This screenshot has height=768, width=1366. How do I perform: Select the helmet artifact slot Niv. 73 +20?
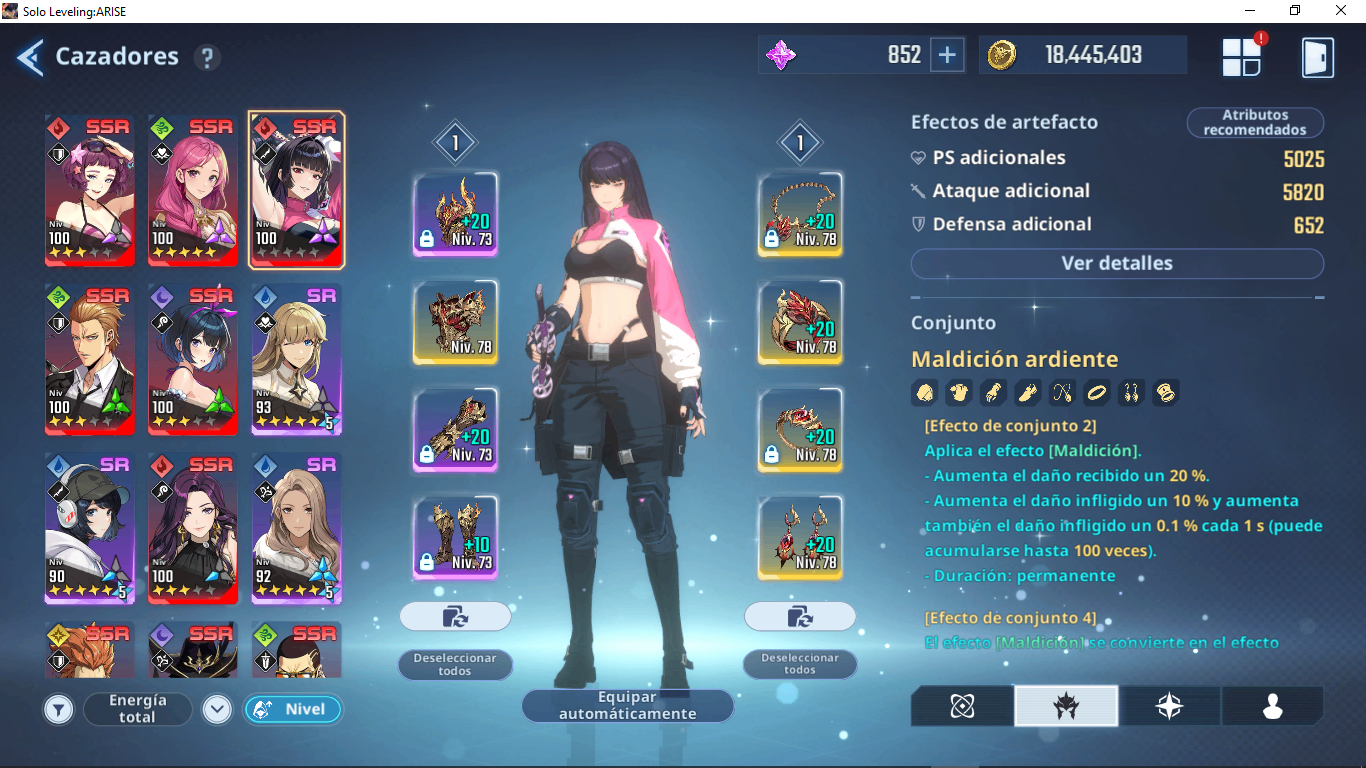click(x=456, y=214)
